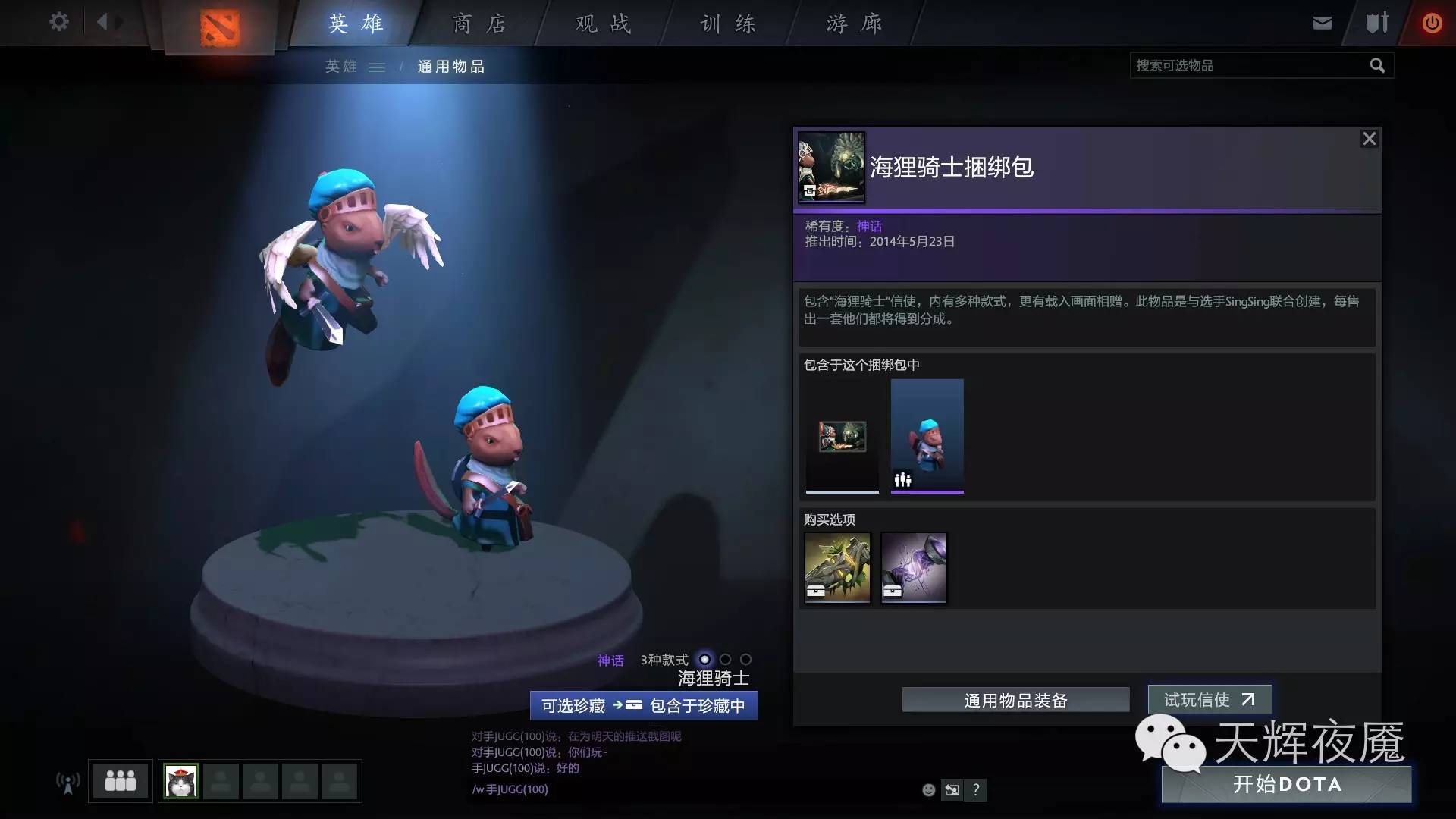The height and width of the screenshot is (819, 1456).
Task: Select the courier thumbnail in the bundle contents
Action: [927, 436]
